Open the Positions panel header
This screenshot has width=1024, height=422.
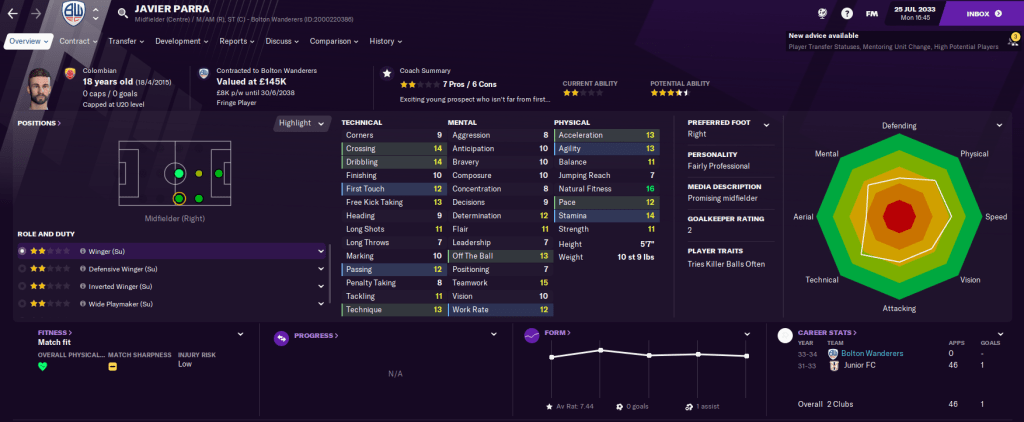pos(39,123)
